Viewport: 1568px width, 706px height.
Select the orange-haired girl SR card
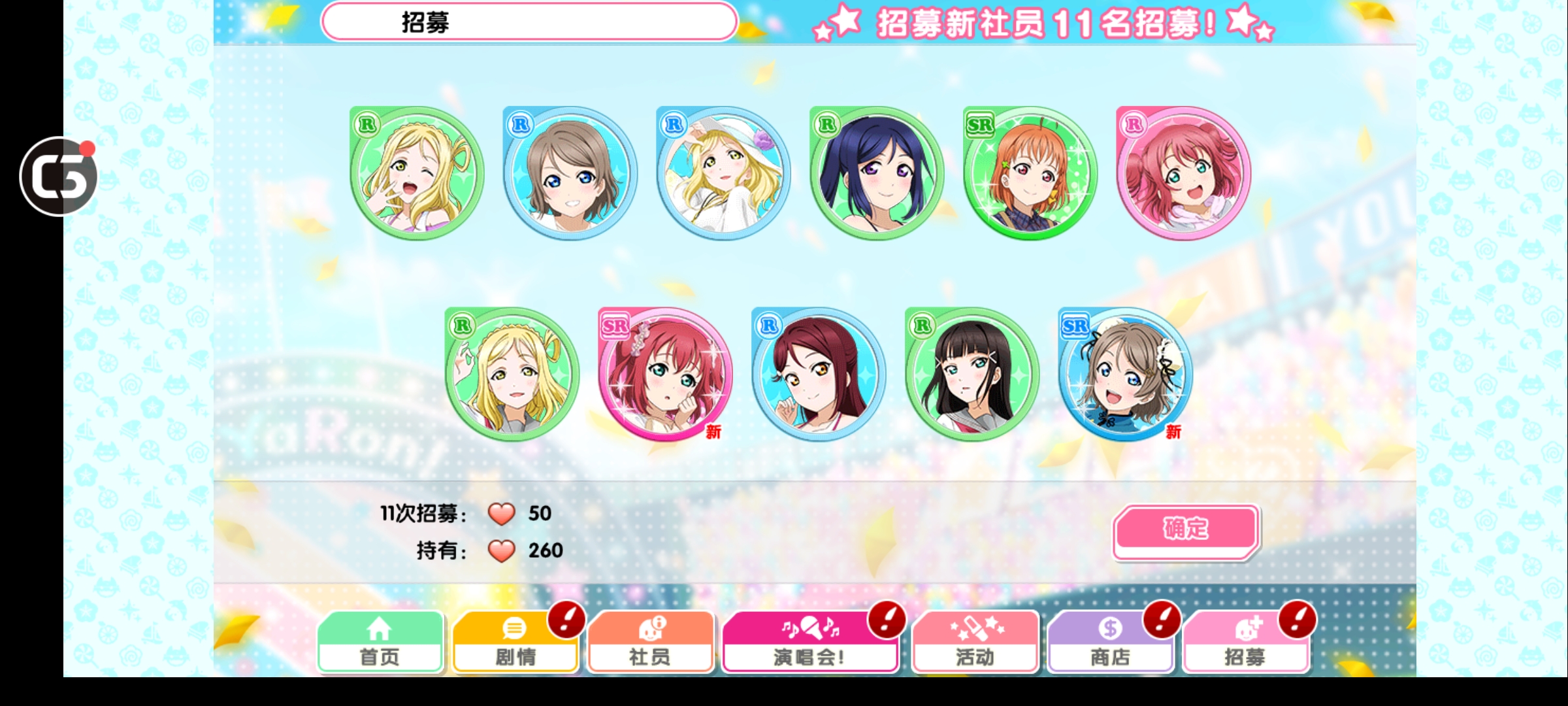coord(1030,173)
